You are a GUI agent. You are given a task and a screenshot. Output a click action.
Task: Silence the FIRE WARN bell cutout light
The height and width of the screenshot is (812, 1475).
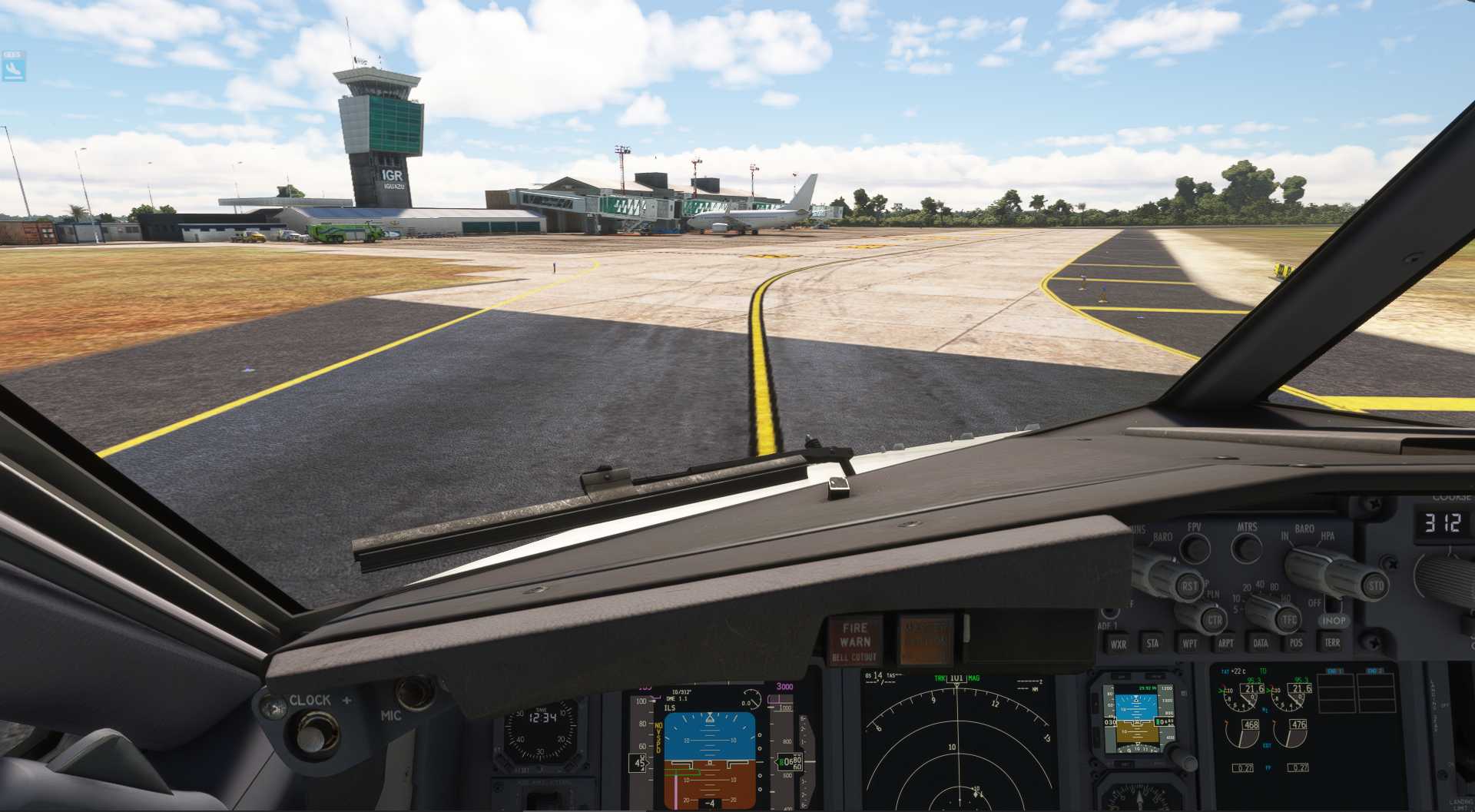pyautogui.click(x=855, y=641)
